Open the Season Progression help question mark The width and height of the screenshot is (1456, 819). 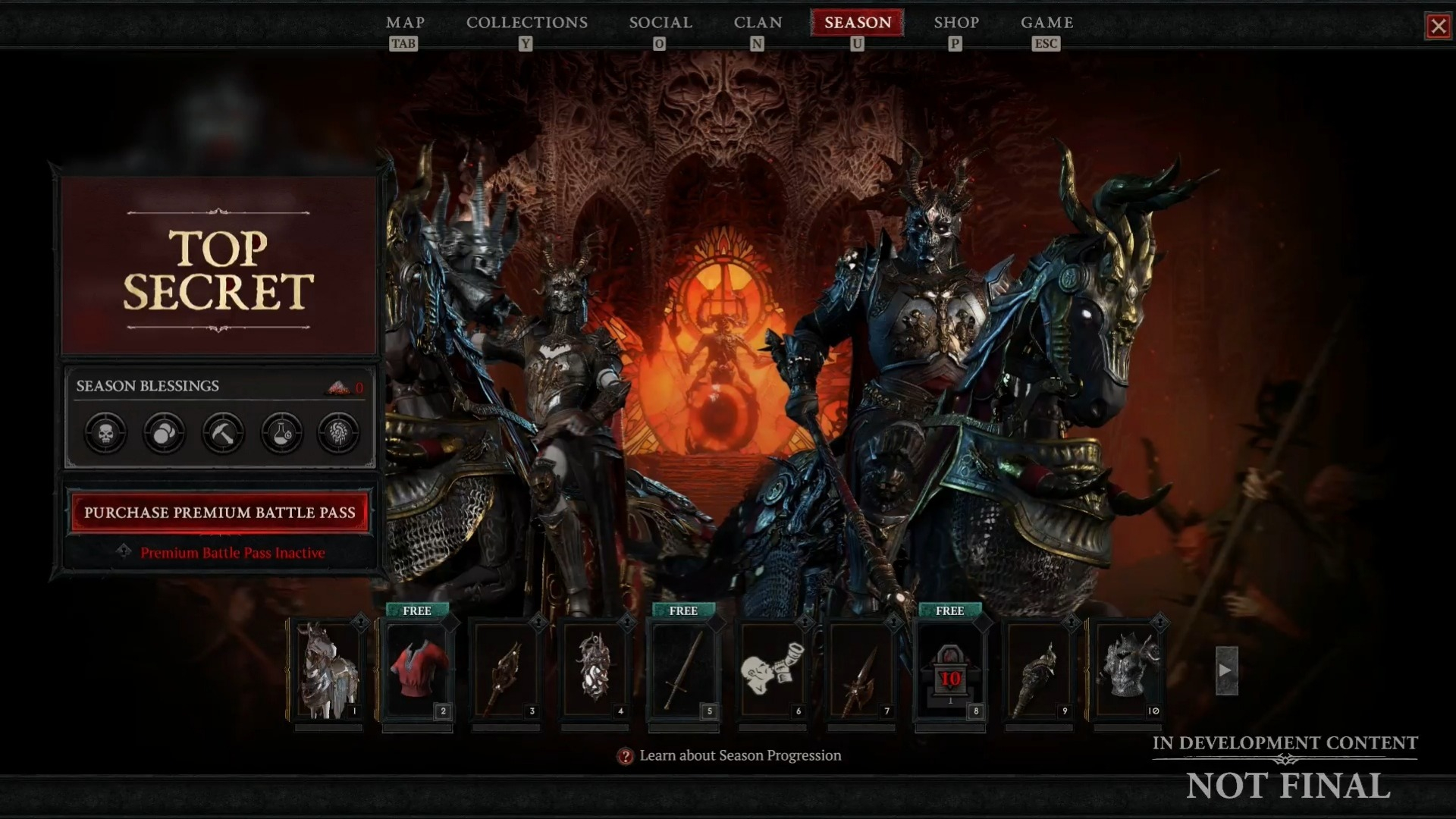click(x=624, y=755)
